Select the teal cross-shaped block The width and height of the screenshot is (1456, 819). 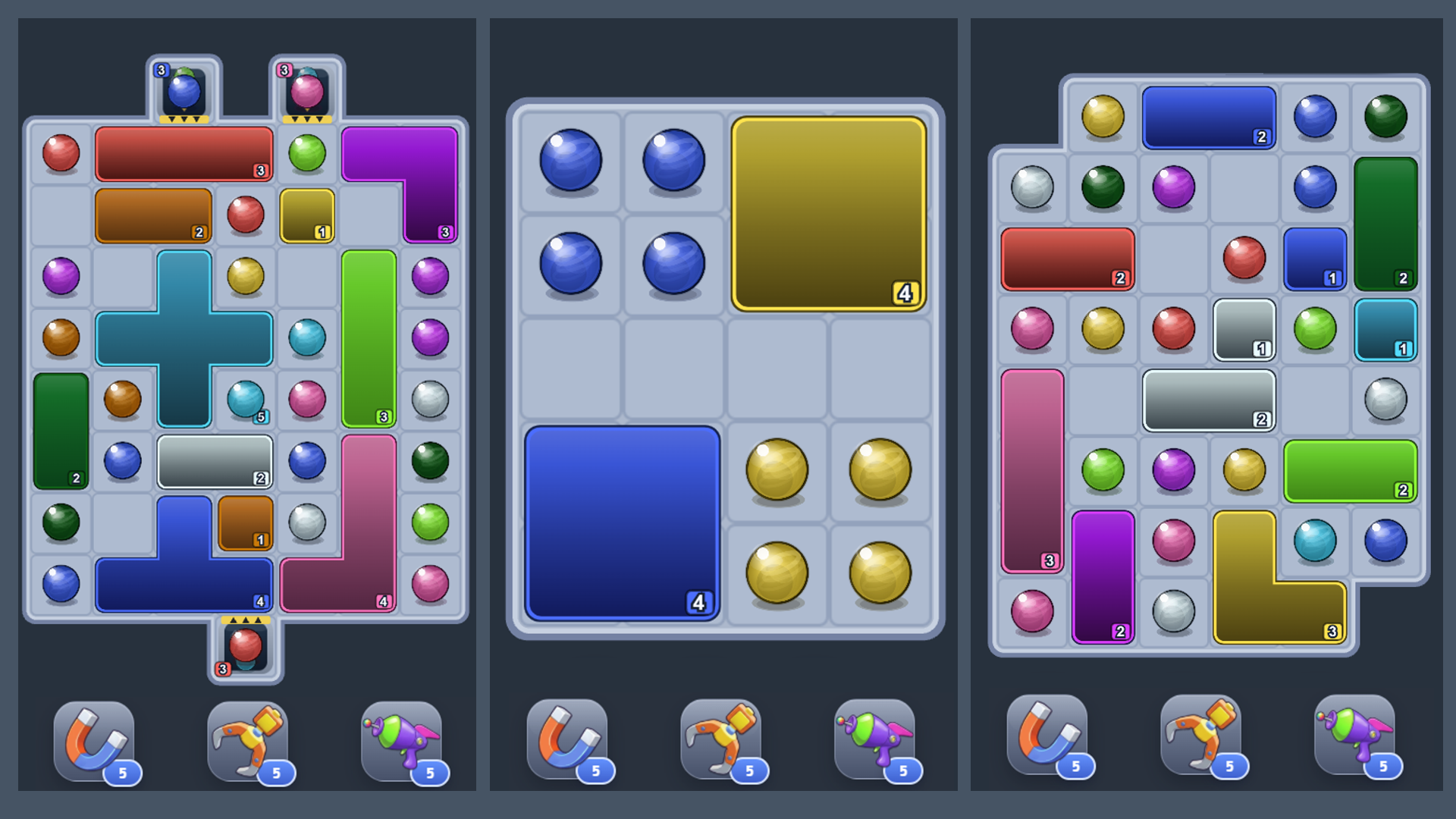[x=184, y=337]
